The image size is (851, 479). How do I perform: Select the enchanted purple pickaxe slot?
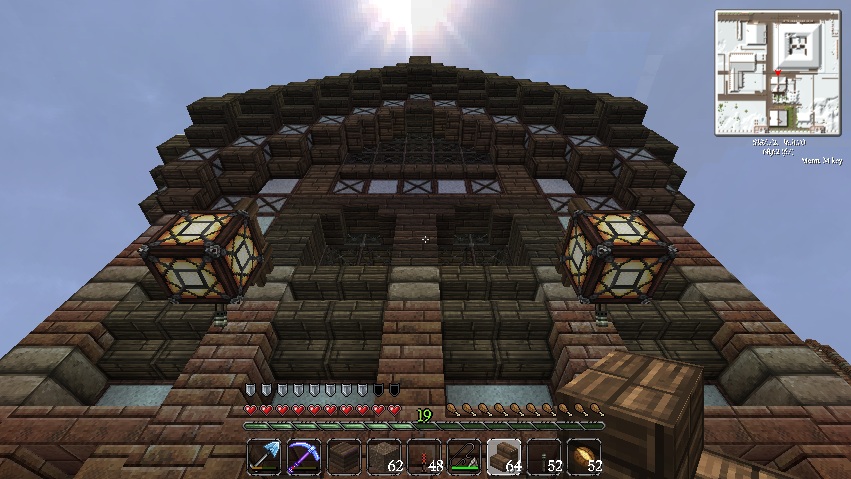[303, 457]
